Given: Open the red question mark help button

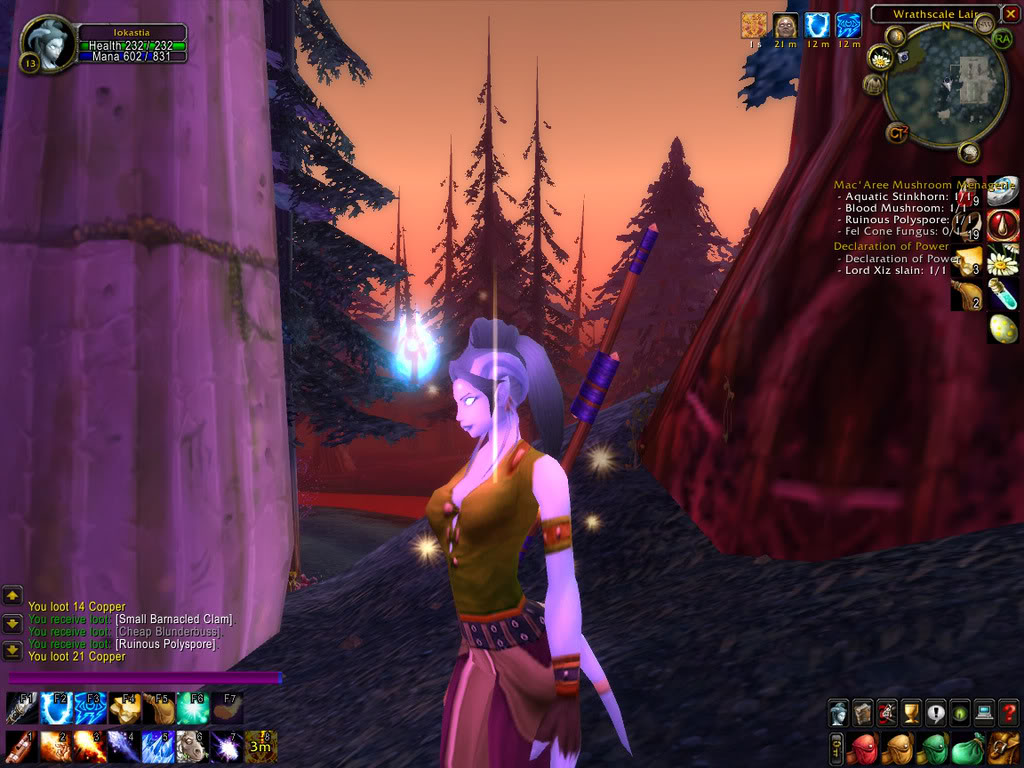Looking at the screenshot, I should (1008, 712).
